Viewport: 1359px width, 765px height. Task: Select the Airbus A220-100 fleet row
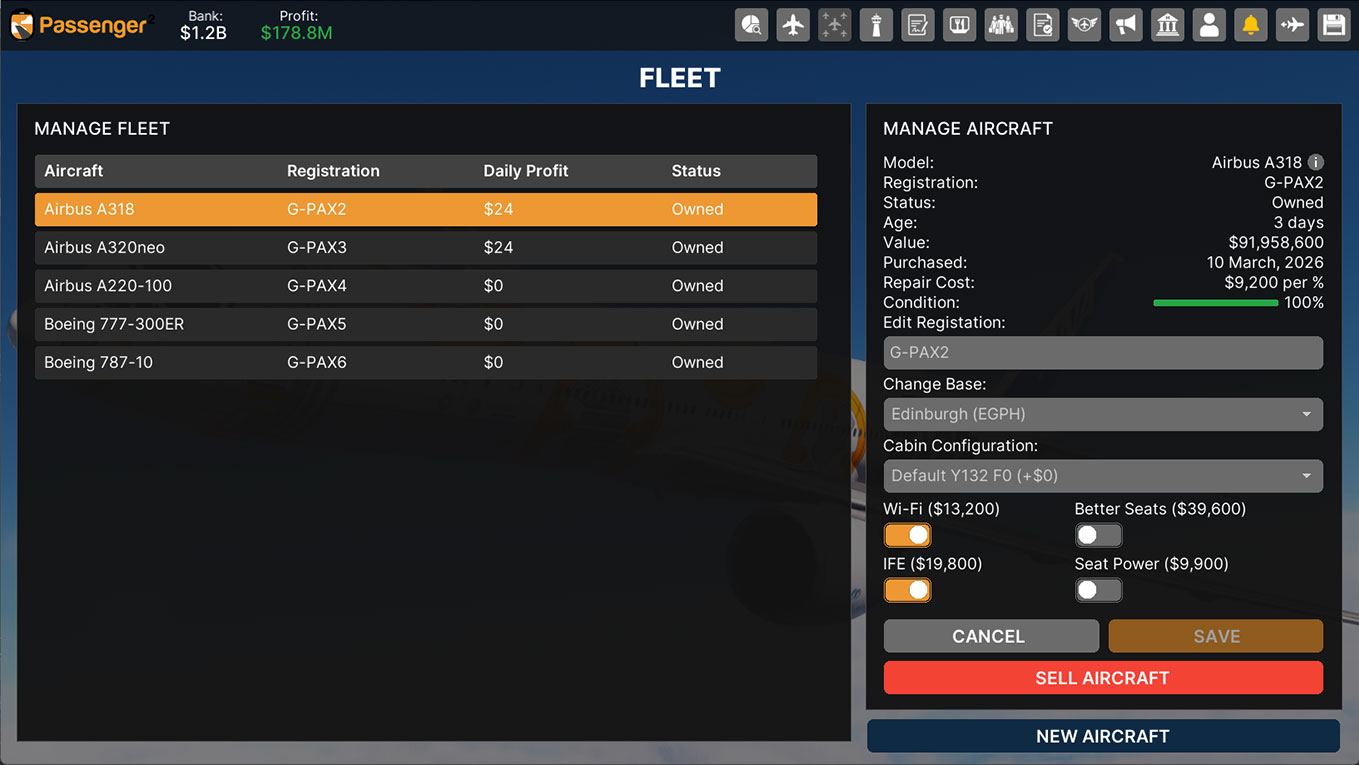[x=425, y=286]
